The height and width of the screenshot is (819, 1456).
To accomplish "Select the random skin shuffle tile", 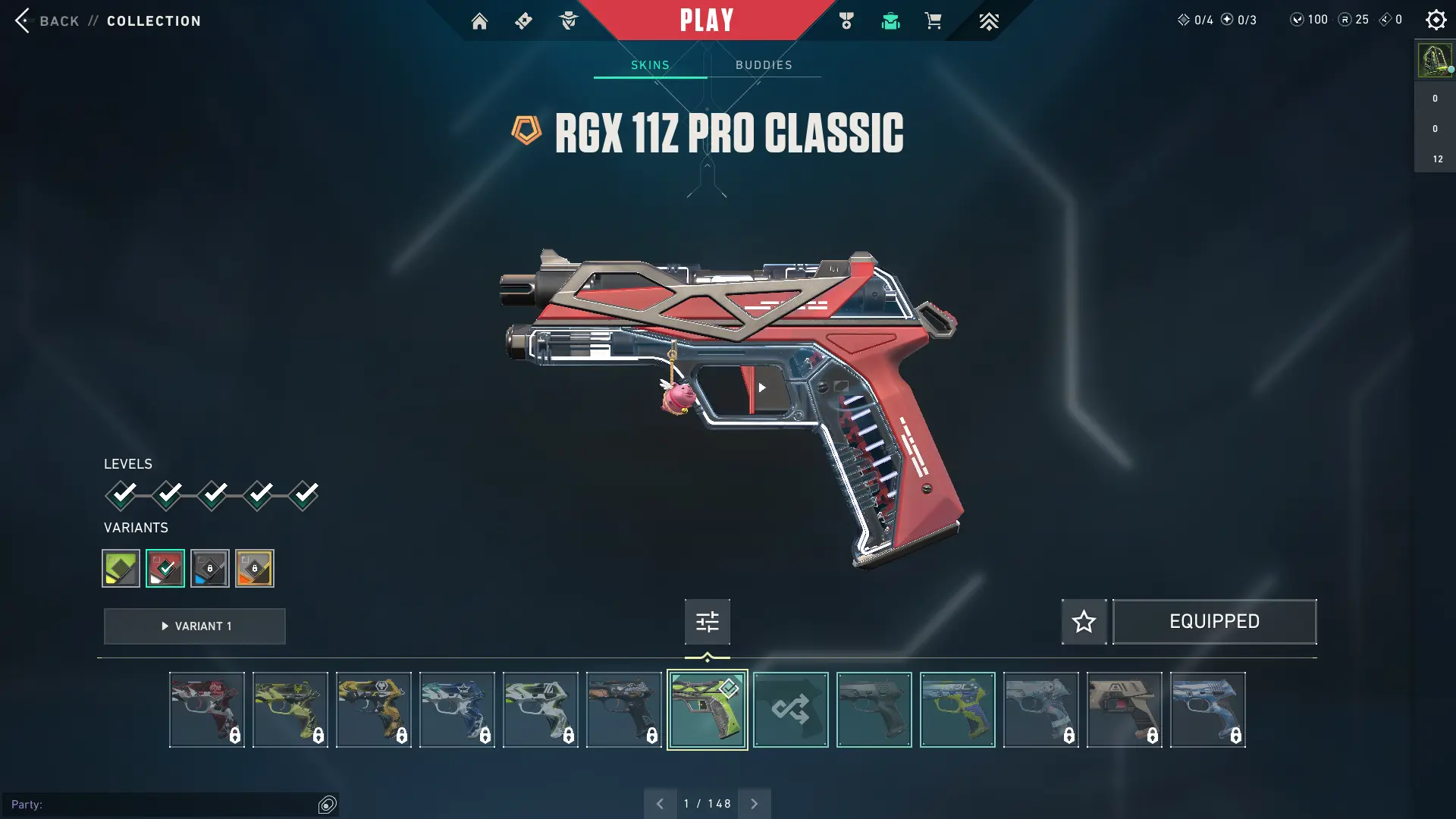I will tap(790, 710).
